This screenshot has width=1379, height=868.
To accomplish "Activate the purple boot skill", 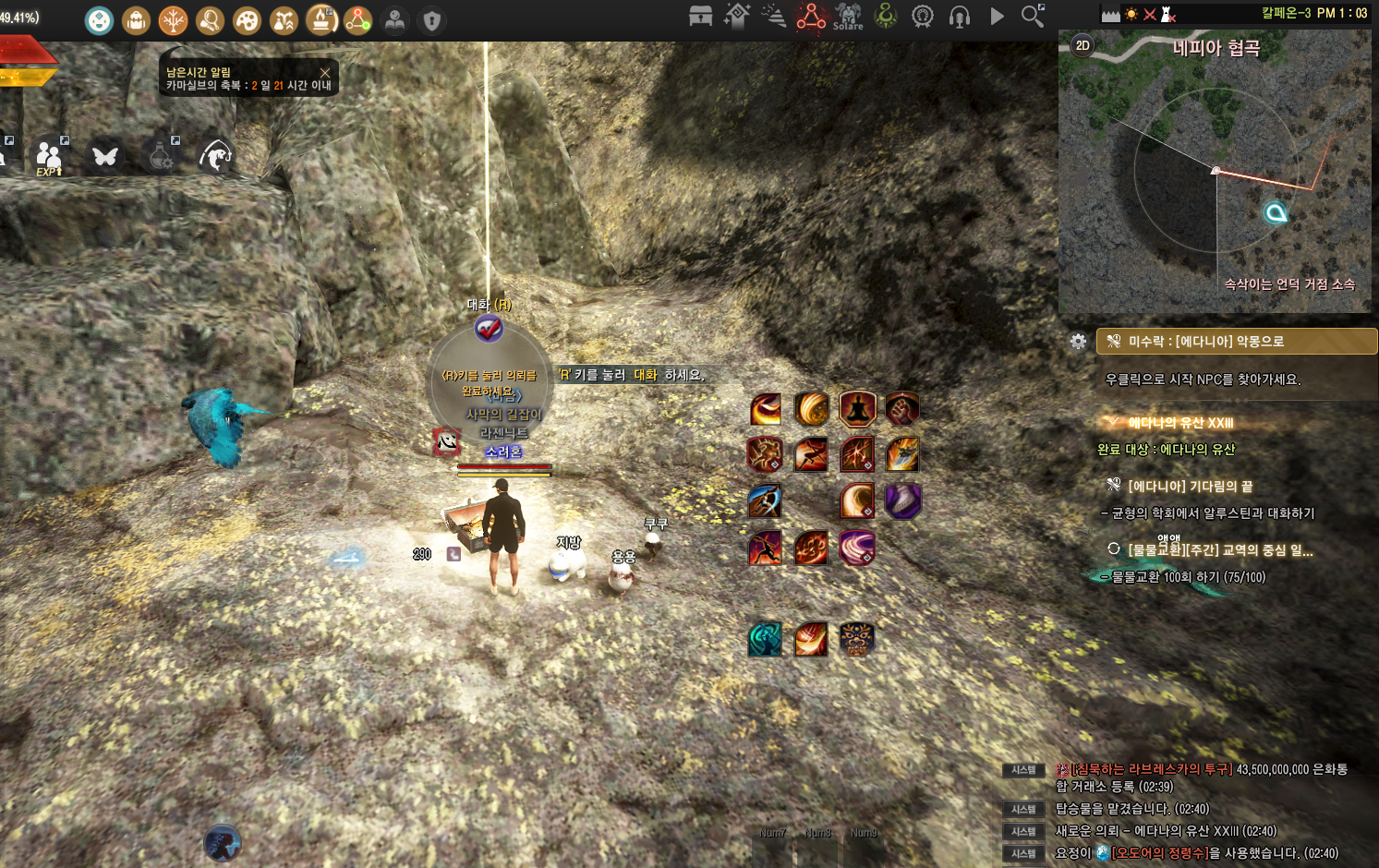I will 902,501.
